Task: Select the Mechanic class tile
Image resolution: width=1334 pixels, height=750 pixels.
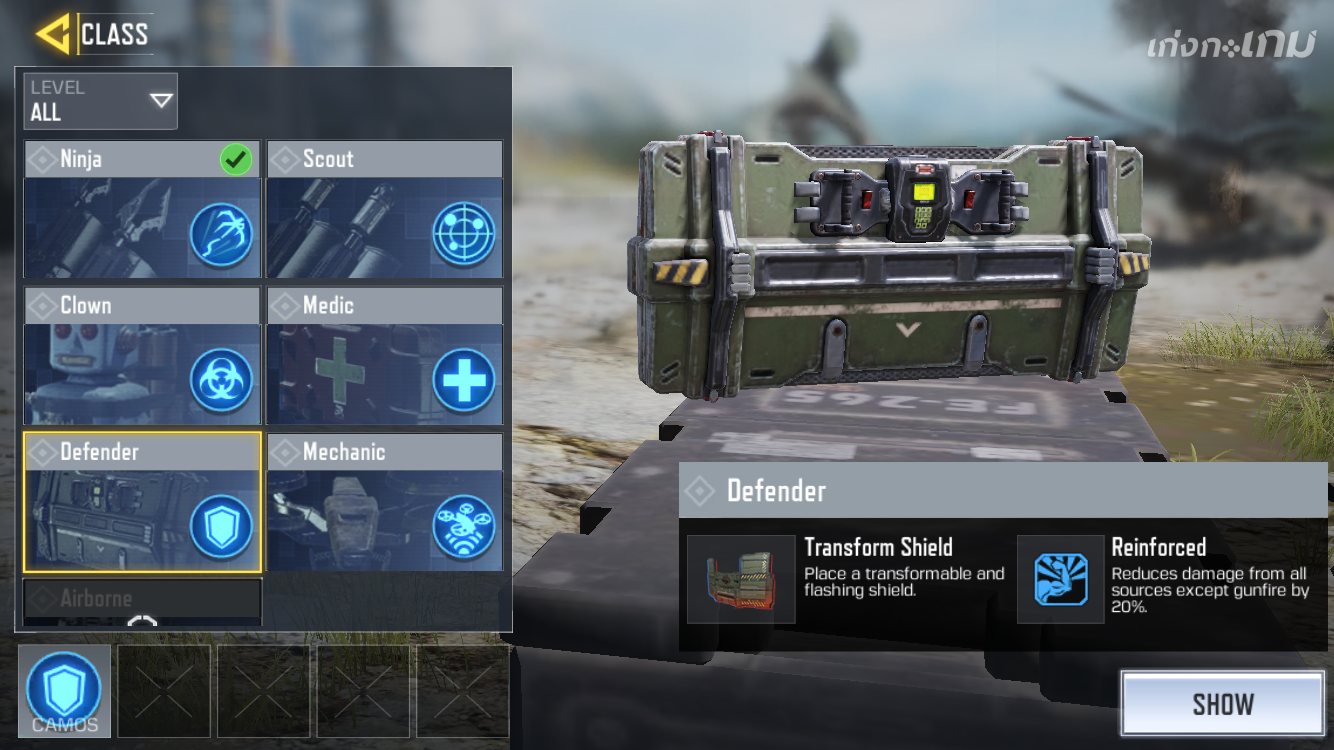Action: pos(385,502)
